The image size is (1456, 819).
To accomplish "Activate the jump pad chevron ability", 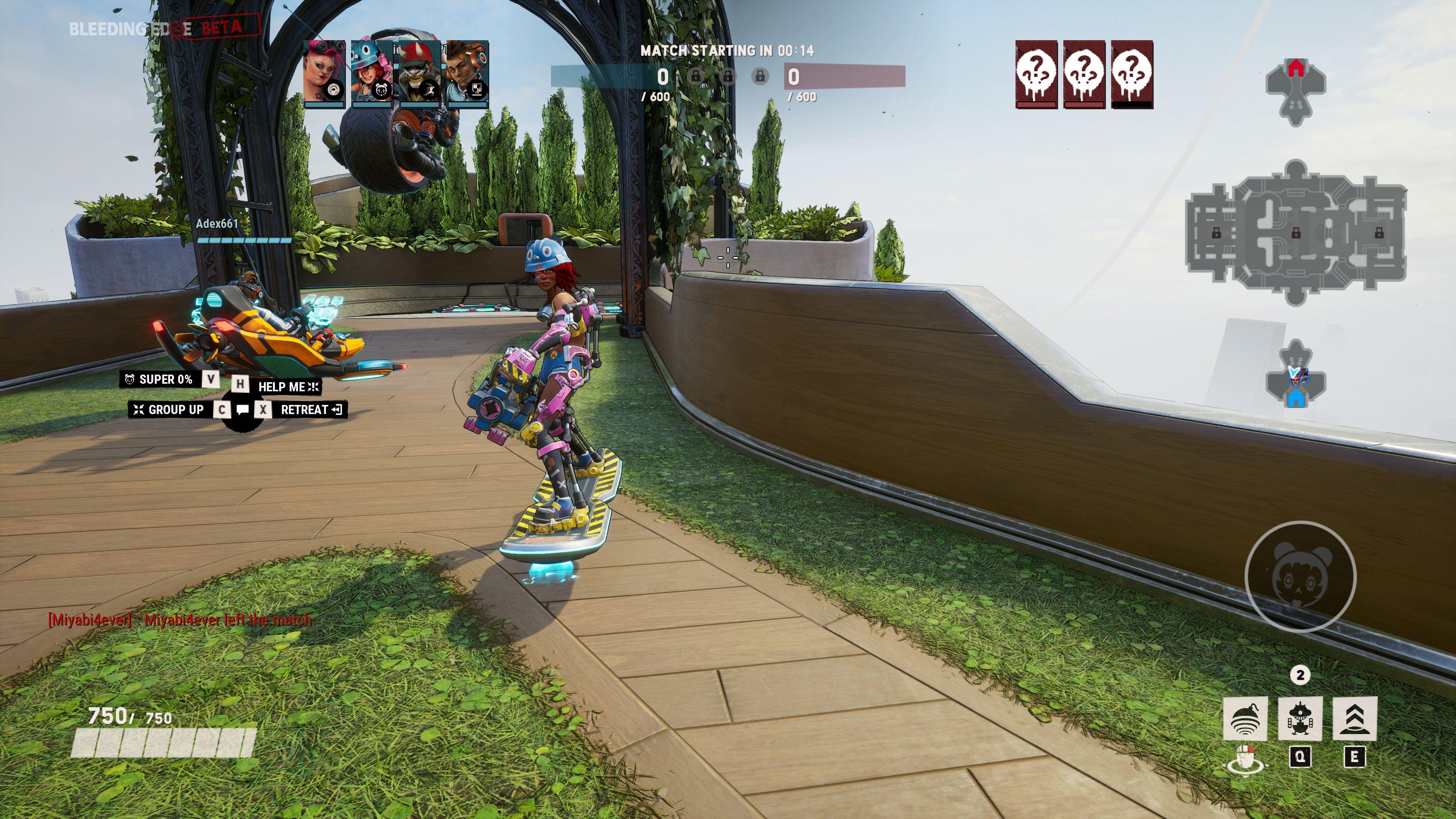I will pyautogui.click(x=1354, y=718).
